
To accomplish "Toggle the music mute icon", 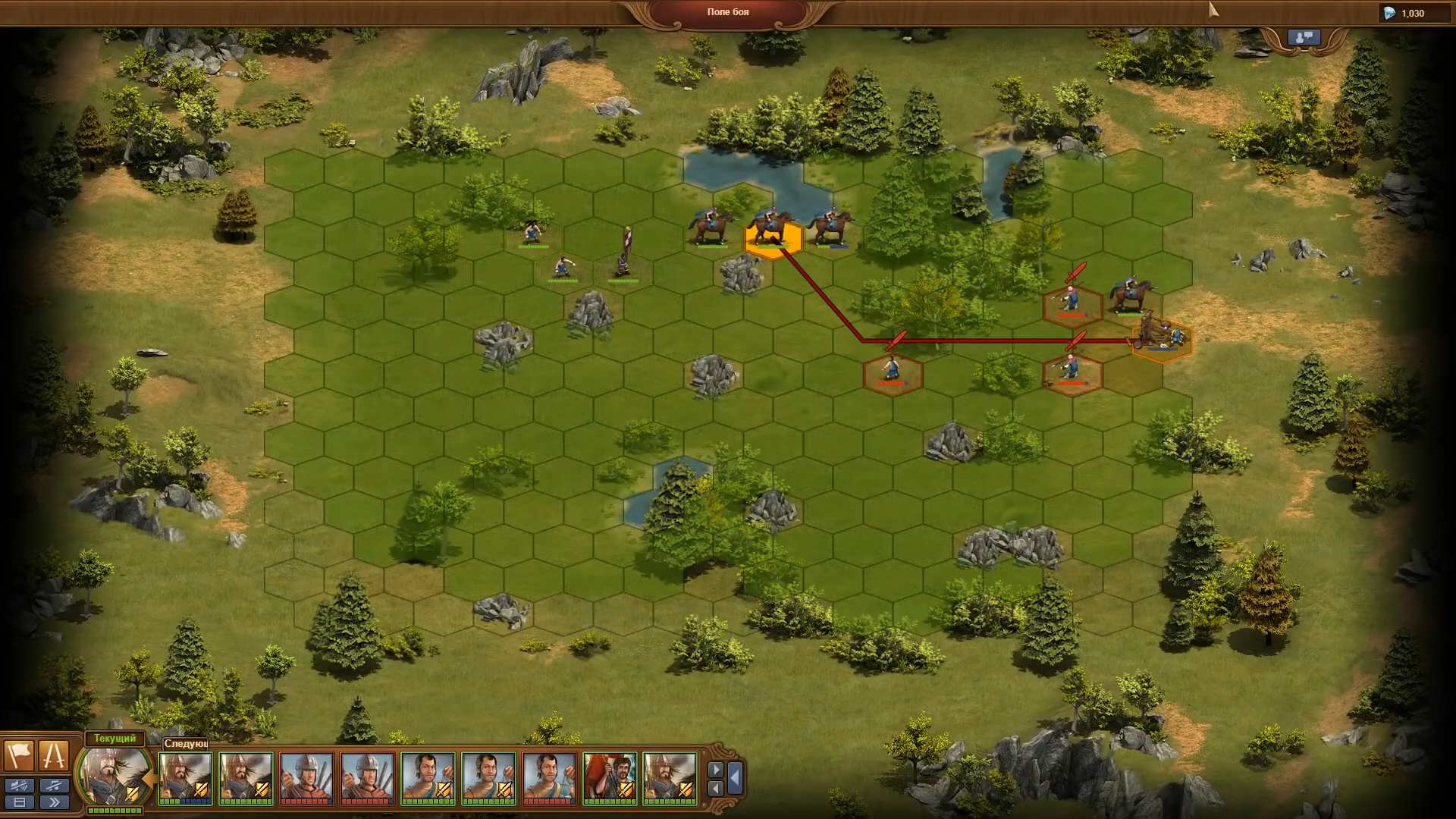I will point(54,786).
